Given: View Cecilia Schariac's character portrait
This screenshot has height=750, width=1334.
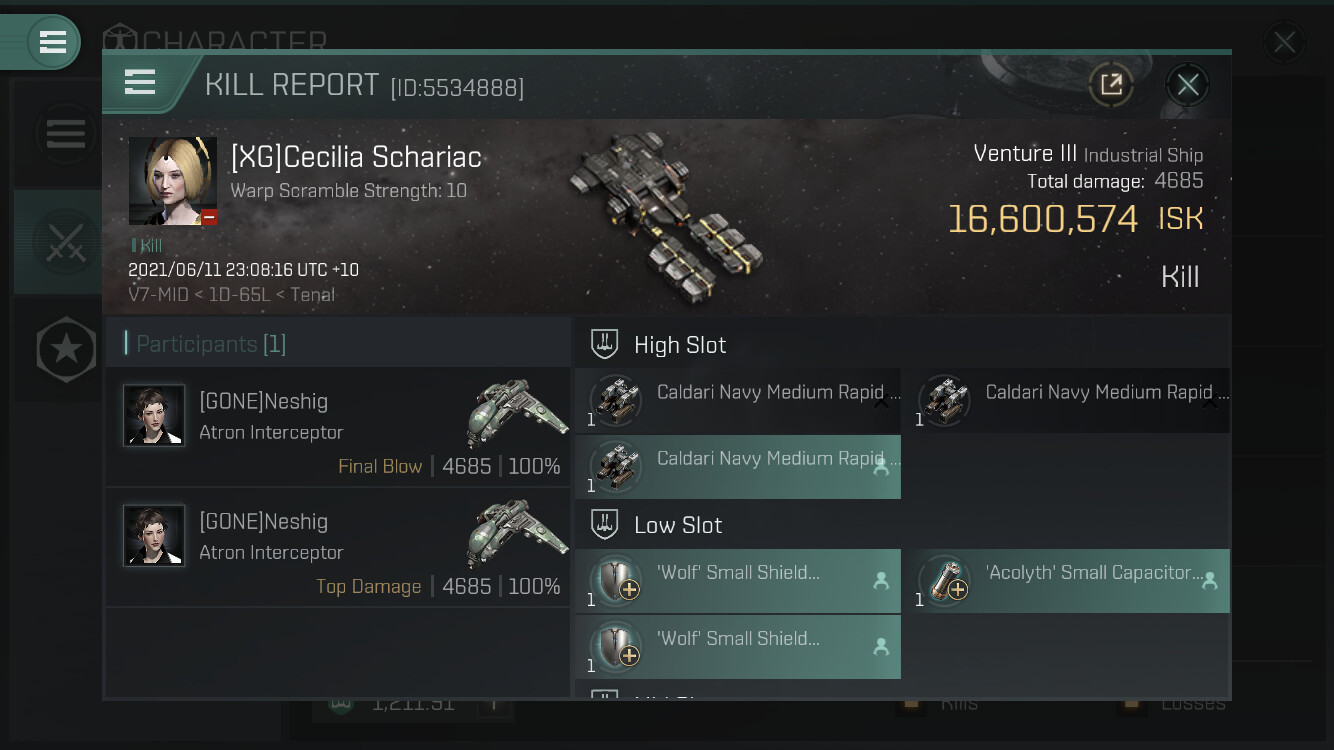Looking at the screenshot, I should click(173, 181).
